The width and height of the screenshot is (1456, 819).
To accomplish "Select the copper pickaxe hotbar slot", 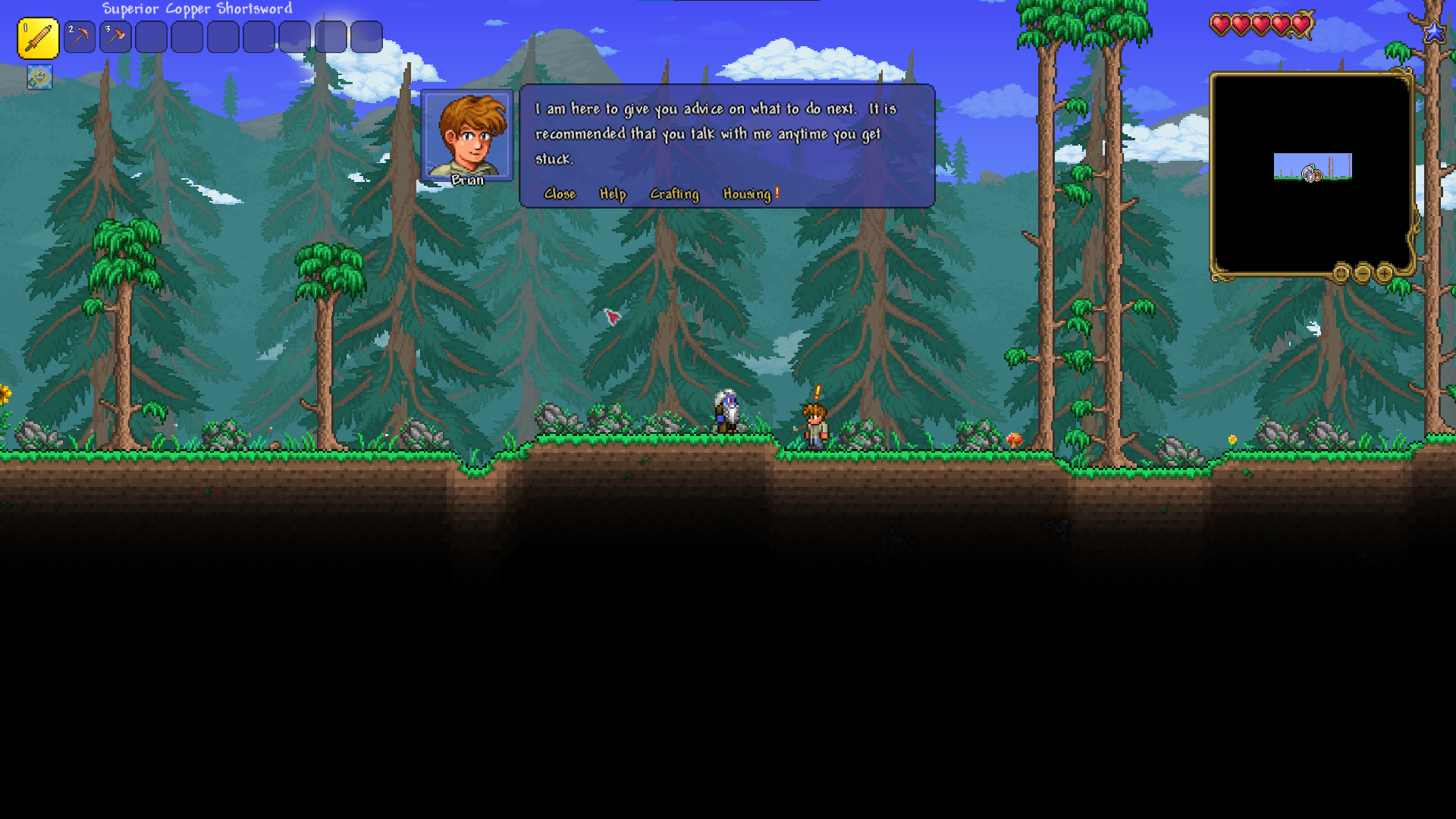I will [x=79, y=37].
